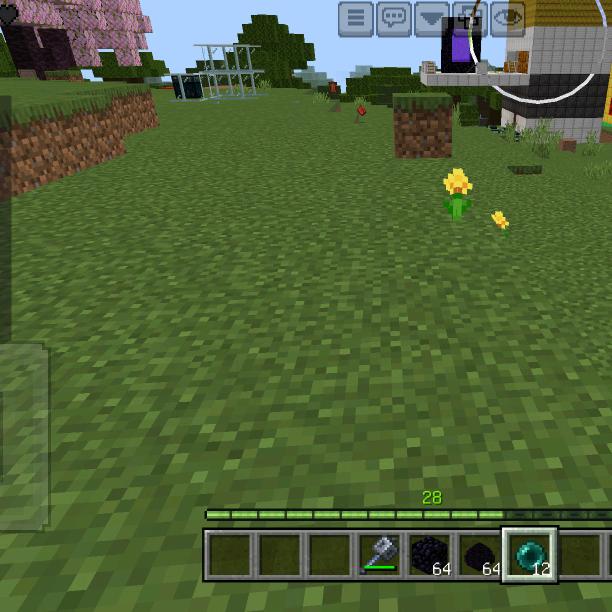Viewport: 612px width, 612px height.
Task: Select the ender pearl hotbar slot
Action: 529,554
